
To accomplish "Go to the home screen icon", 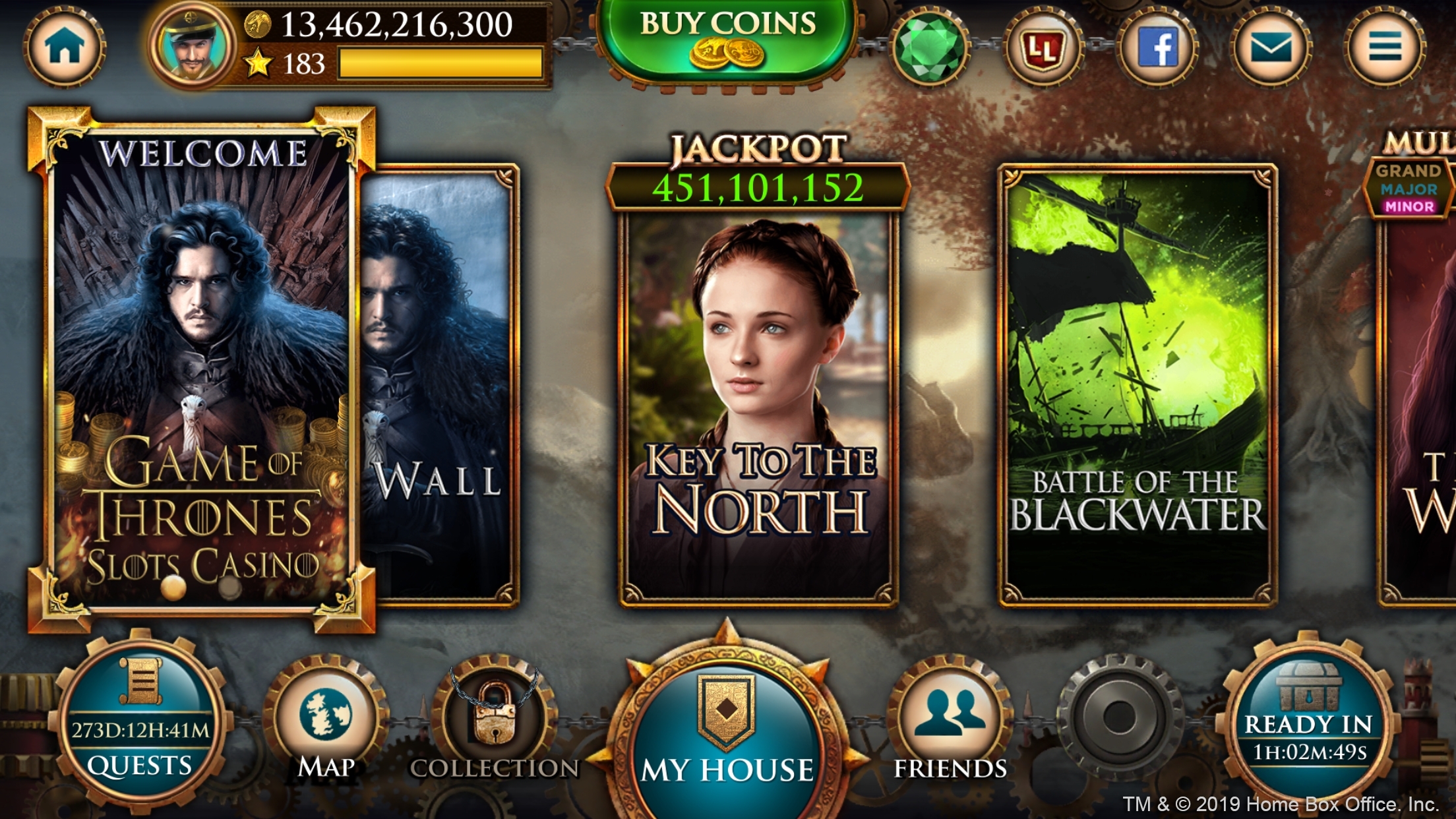I will tap(65, 47).
